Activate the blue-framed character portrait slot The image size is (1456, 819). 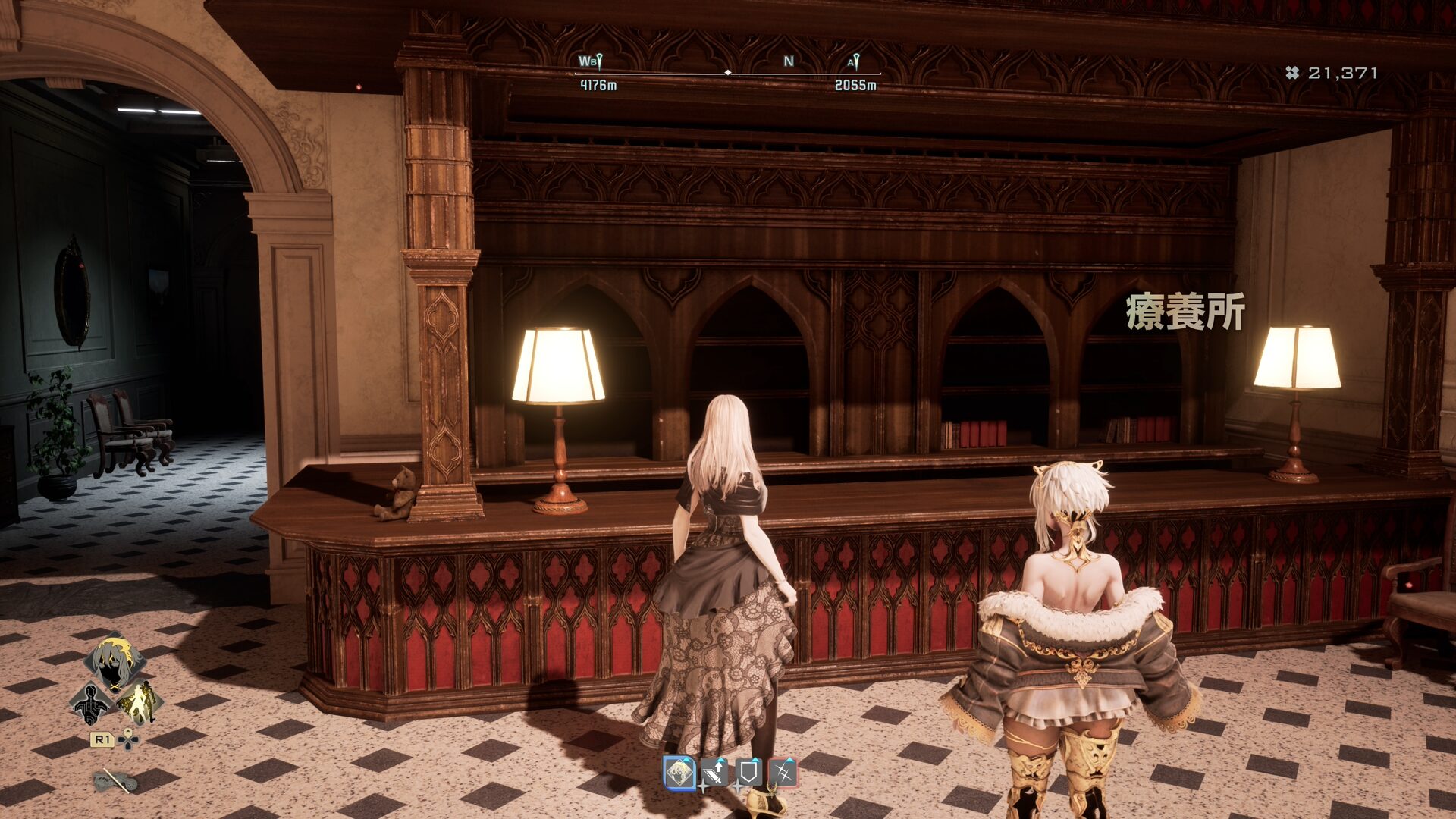(x=679, y=773)
